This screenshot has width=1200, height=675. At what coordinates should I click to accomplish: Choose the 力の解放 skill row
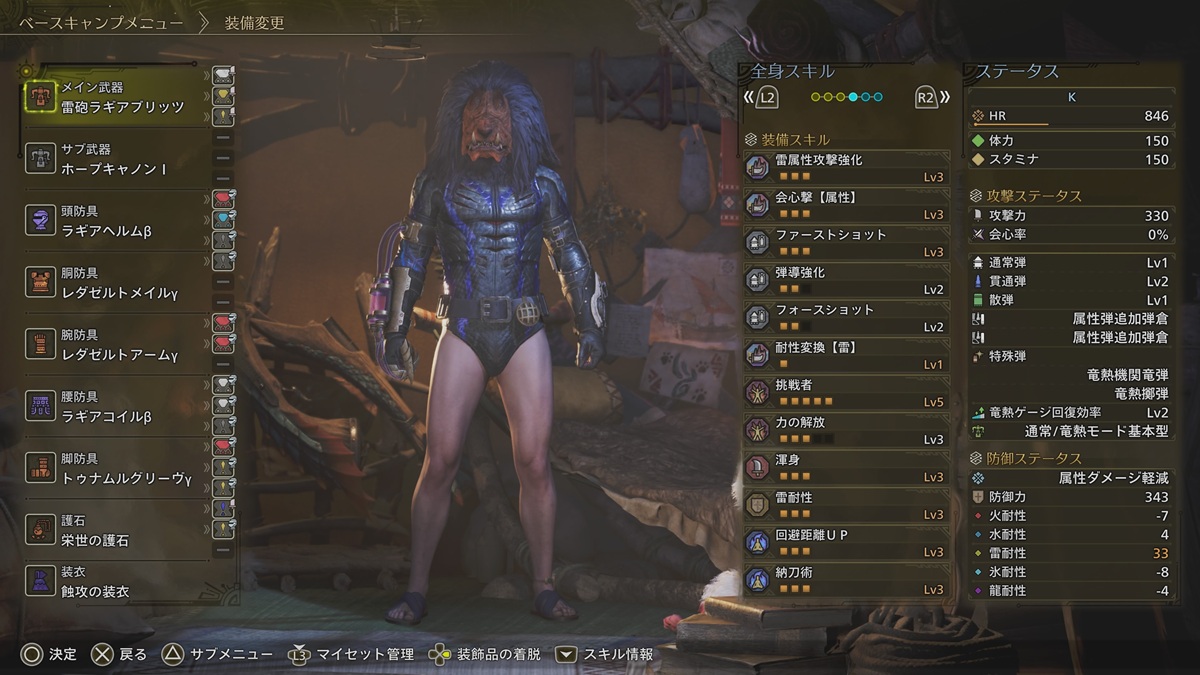click(847, 430)
